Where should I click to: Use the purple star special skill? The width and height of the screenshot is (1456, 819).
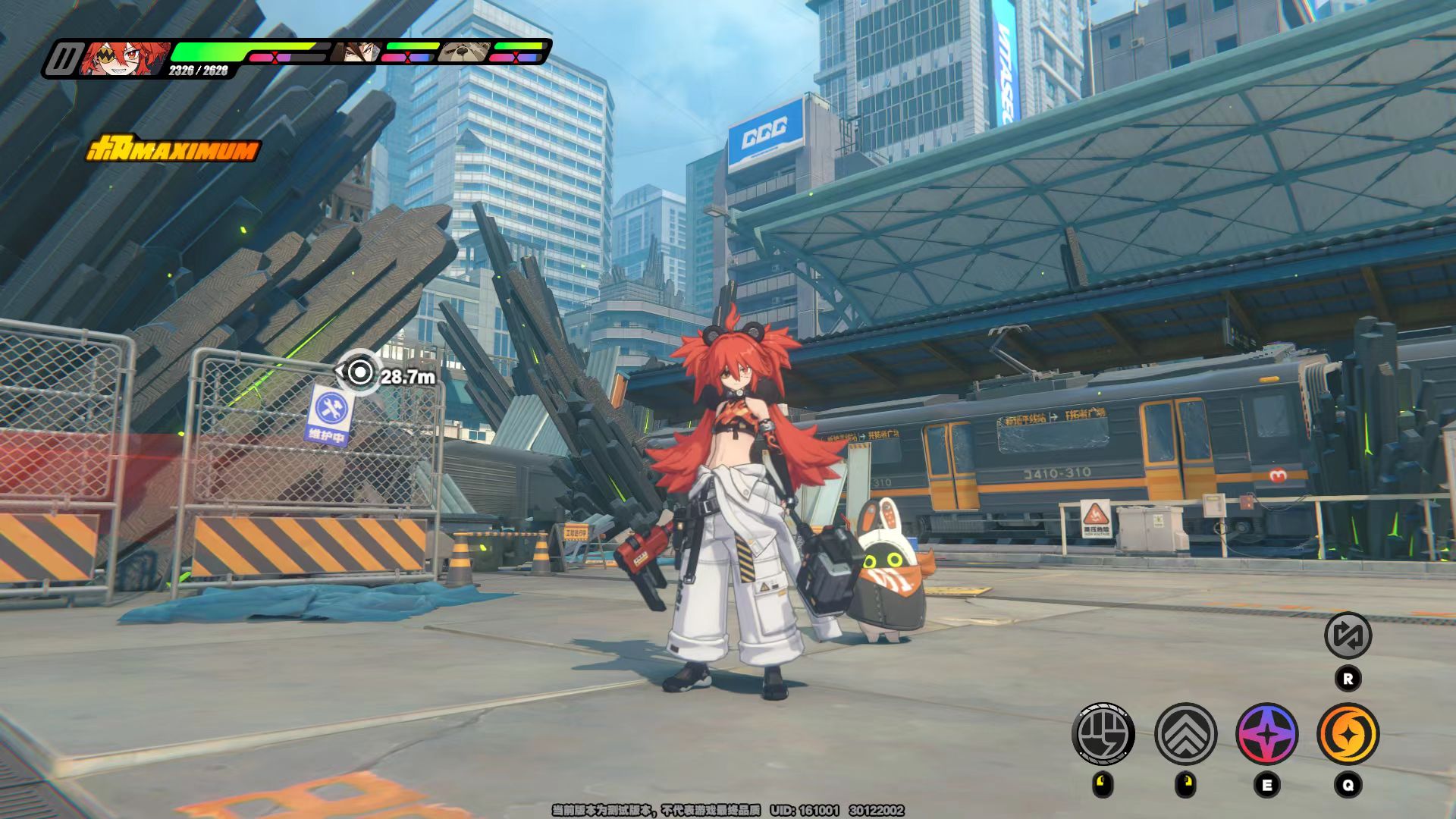1266,734
